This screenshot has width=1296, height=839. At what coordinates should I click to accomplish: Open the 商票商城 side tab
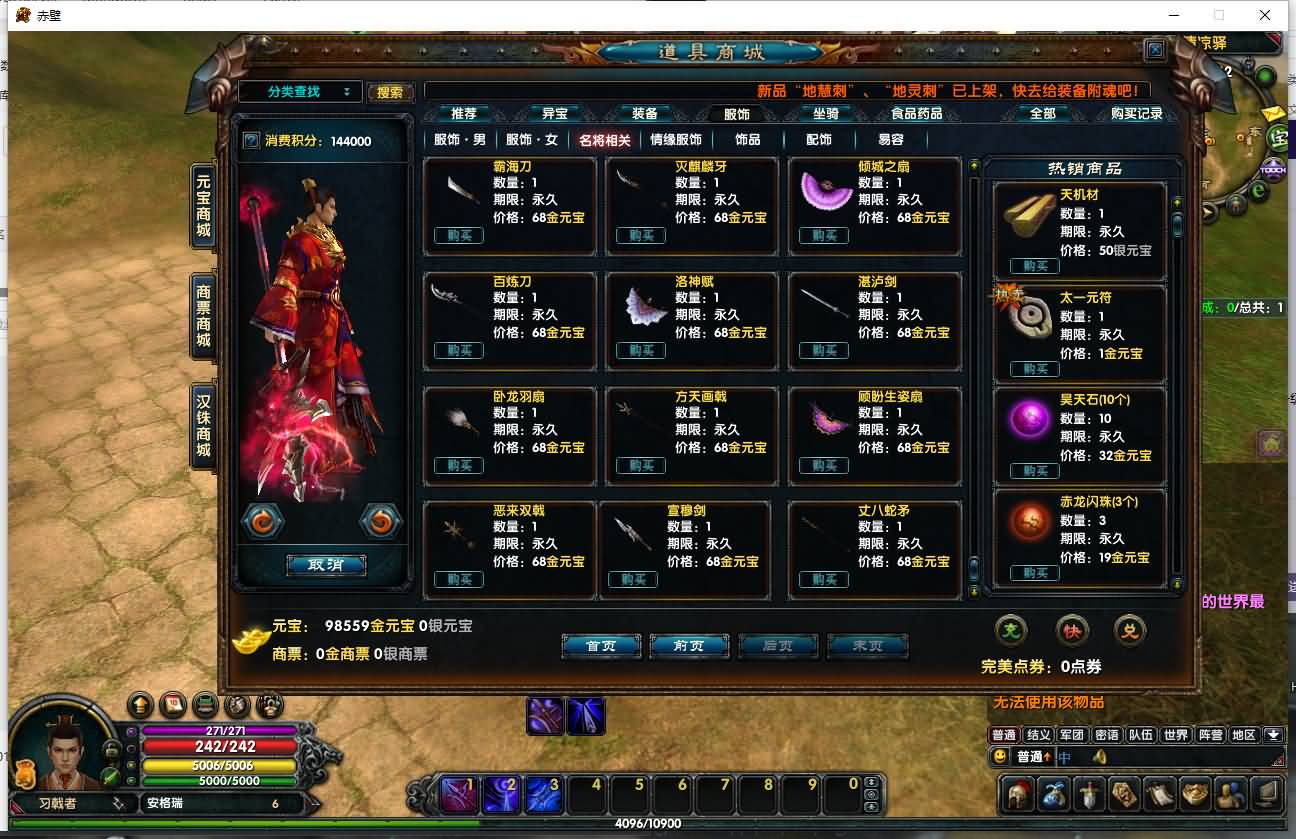[203, 316]
